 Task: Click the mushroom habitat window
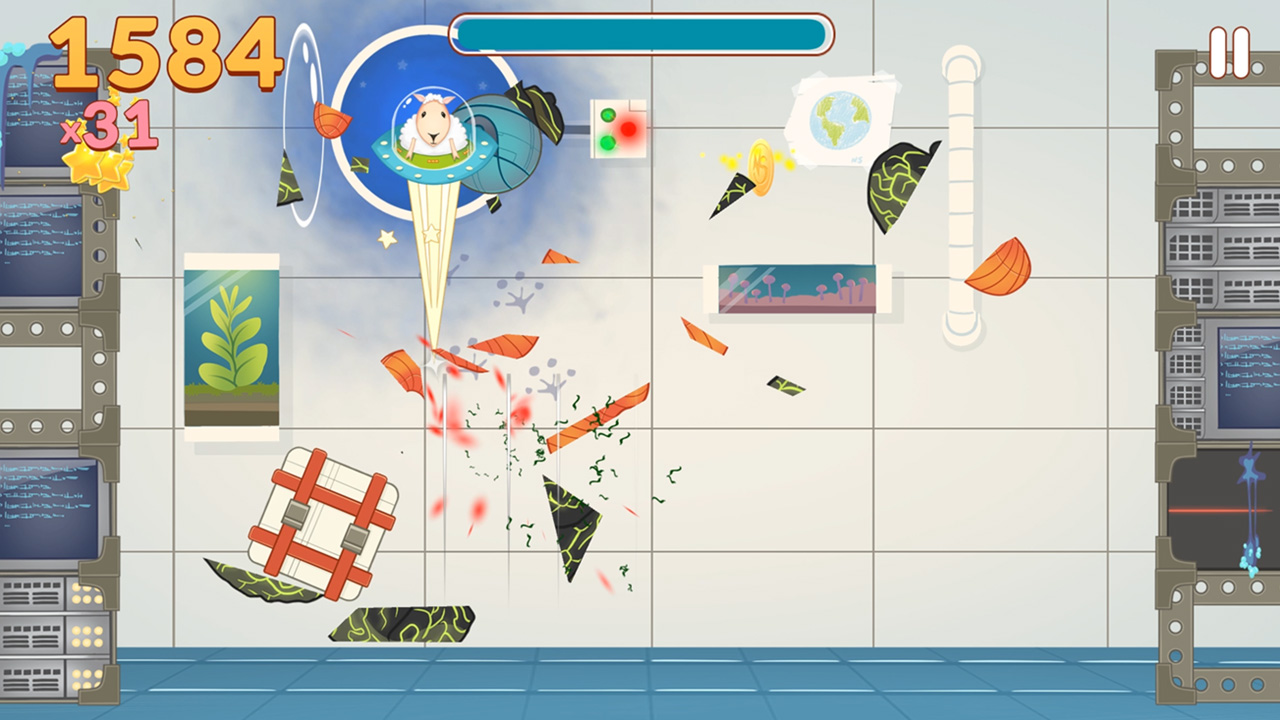pos(797,290)
